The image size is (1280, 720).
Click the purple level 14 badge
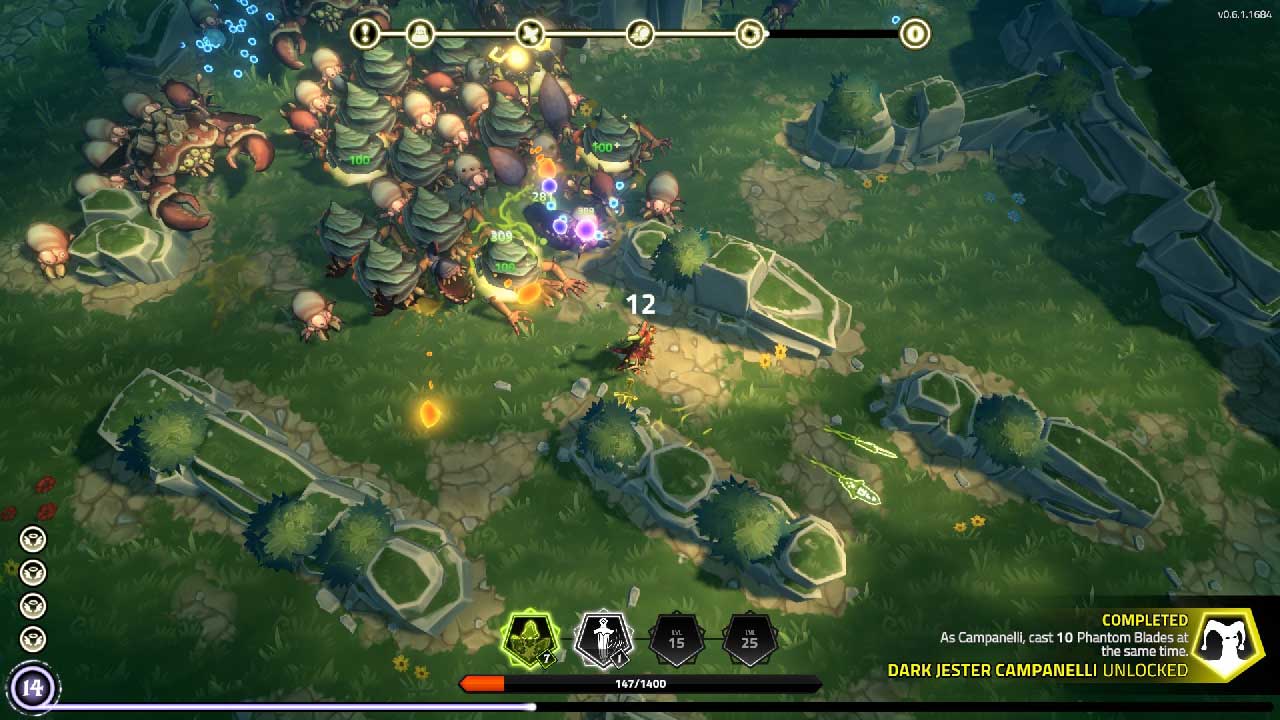(33, 688)
